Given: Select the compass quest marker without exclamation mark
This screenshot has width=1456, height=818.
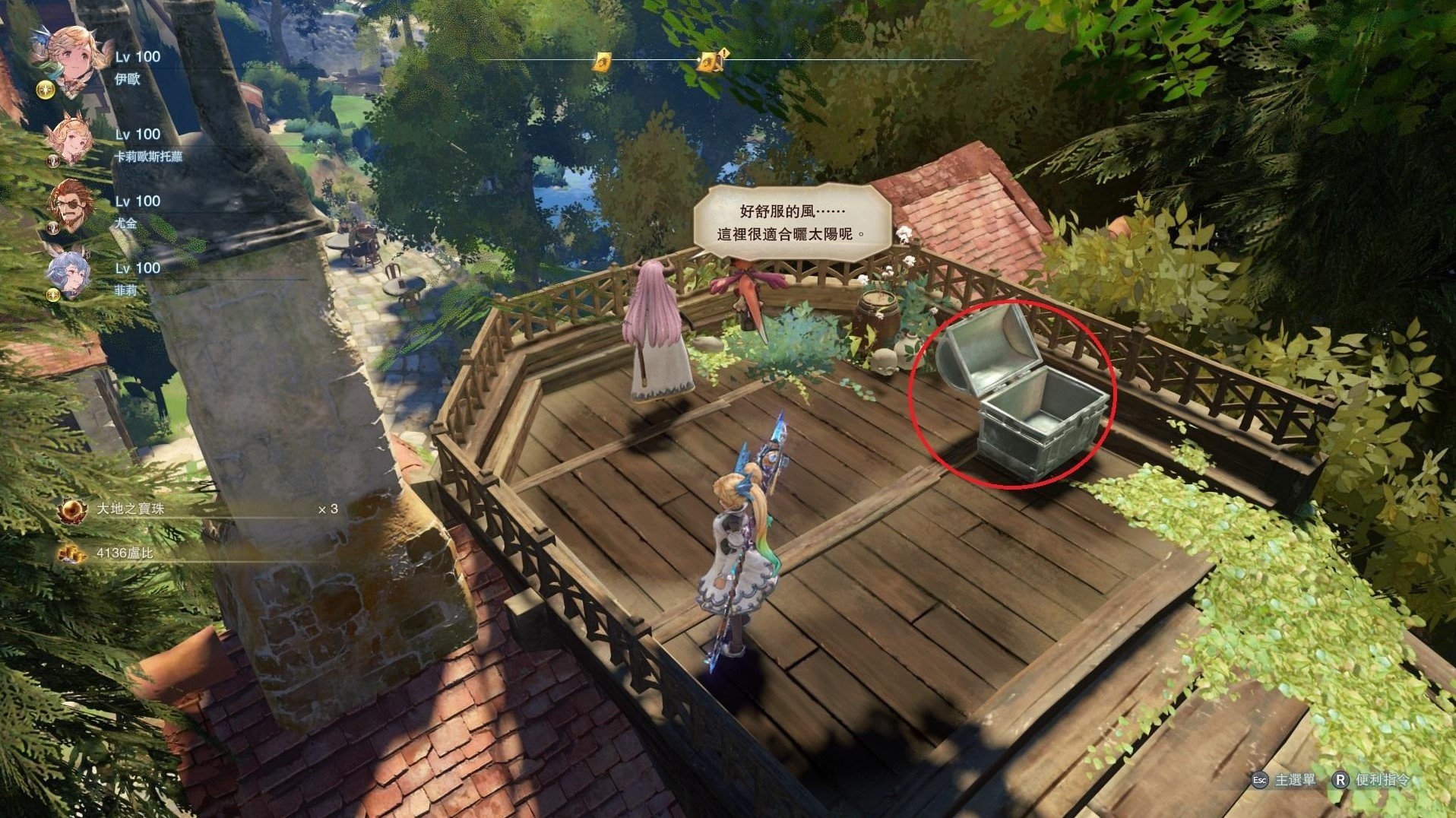Looking at the screenshot, I should click(603, 62).
